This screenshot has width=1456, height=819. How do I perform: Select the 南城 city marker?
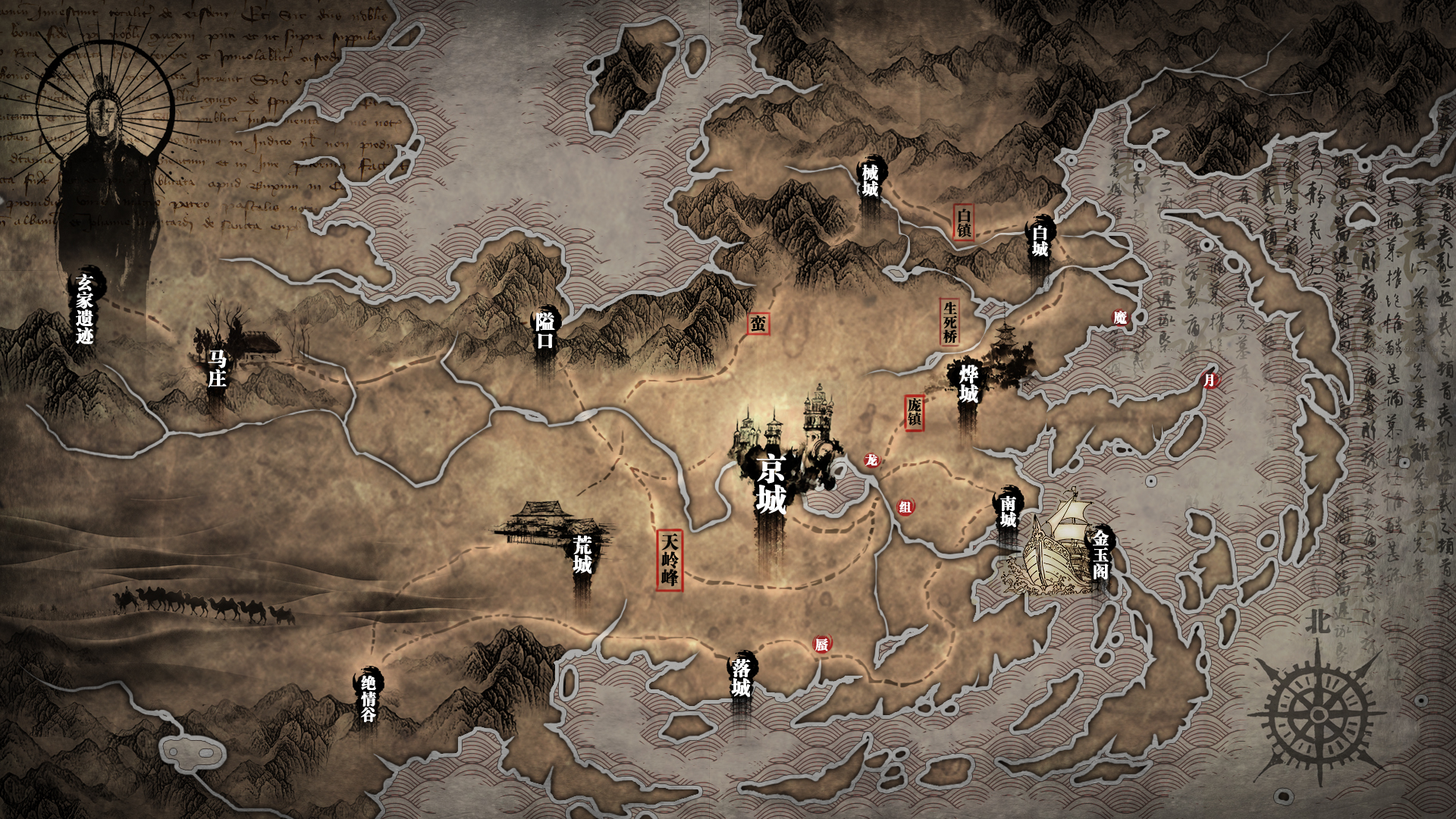pyautogui.click(x=1008, y=512)
